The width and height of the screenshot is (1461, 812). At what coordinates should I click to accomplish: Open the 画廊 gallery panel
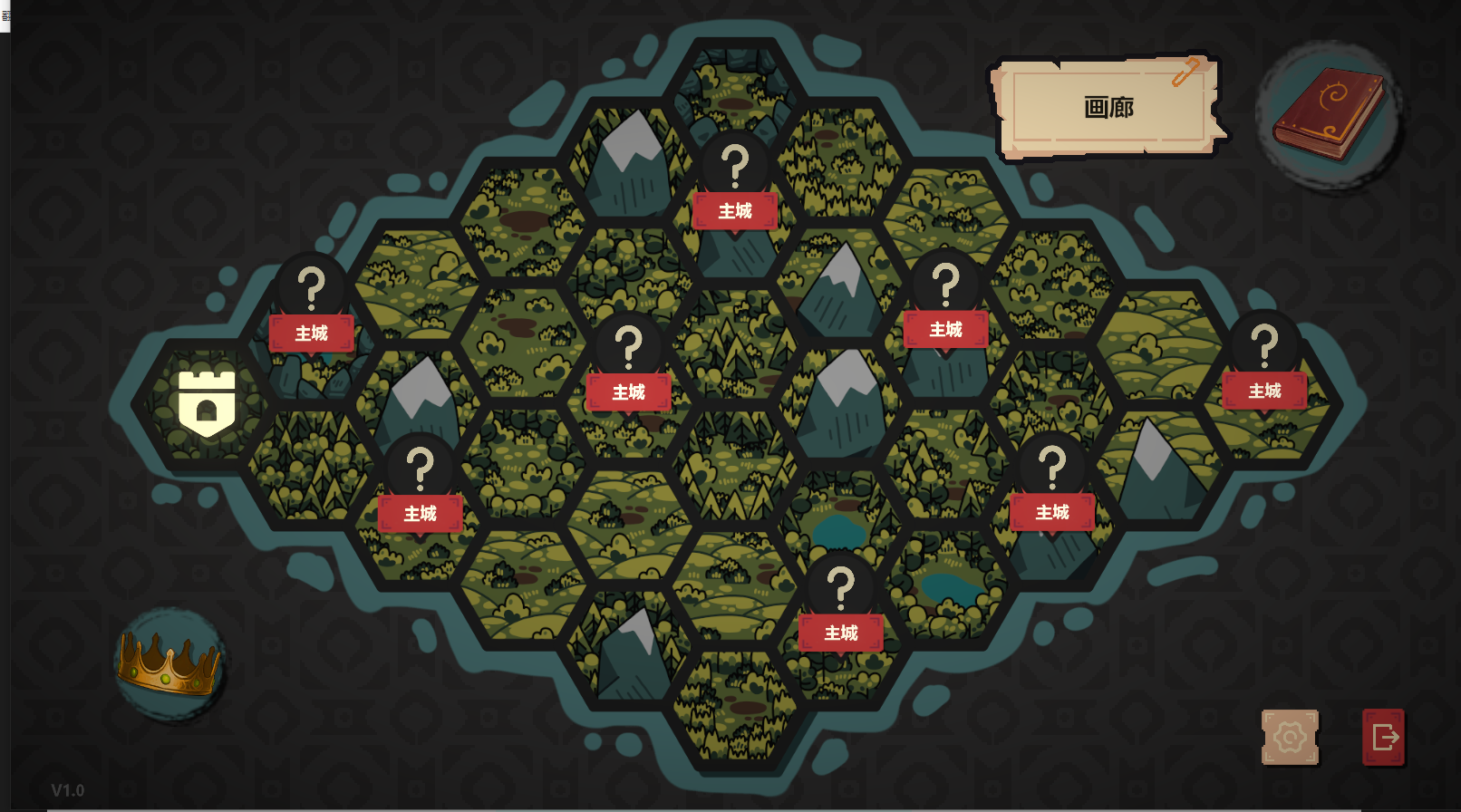[1108, 108]
